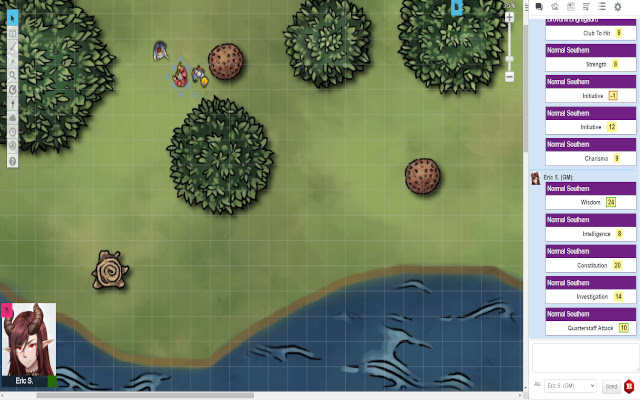This screenshot has height=400, width=640.
Task: Click the pink color tag on portrait
Action: coord(6,310)
